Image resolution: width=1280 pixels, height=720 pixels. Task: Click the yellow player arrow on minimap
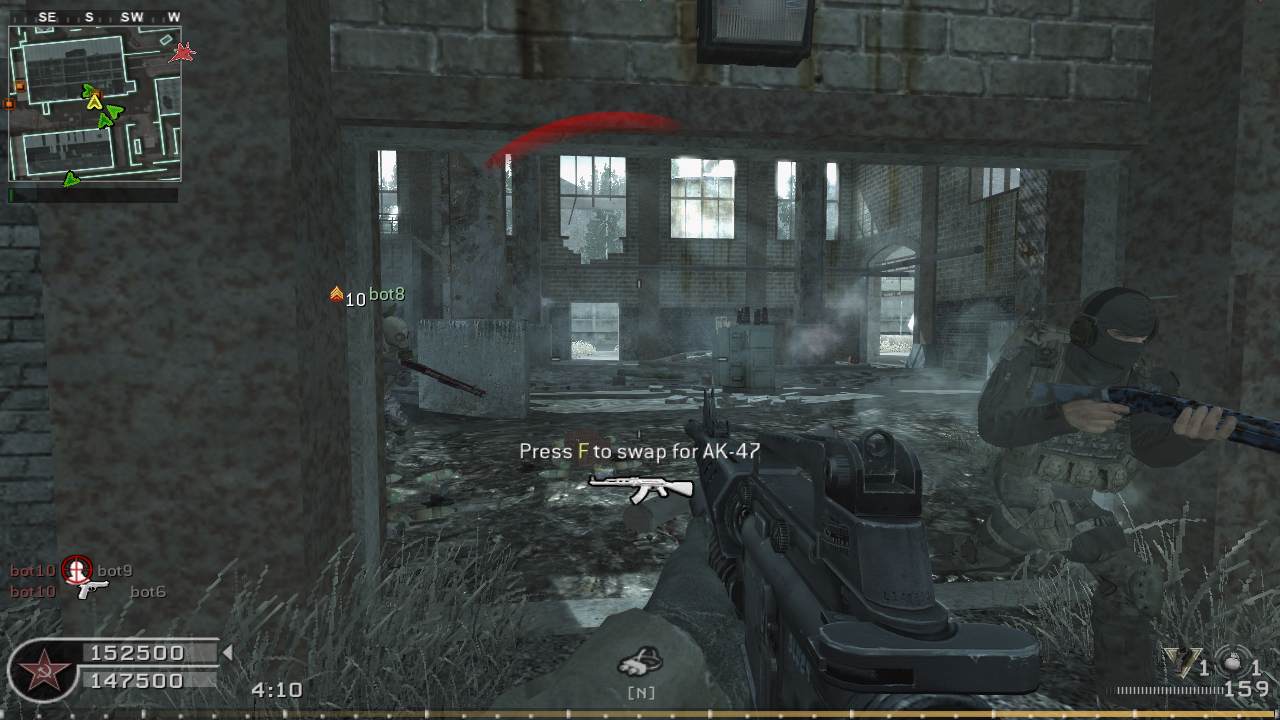tap(94, 101)
